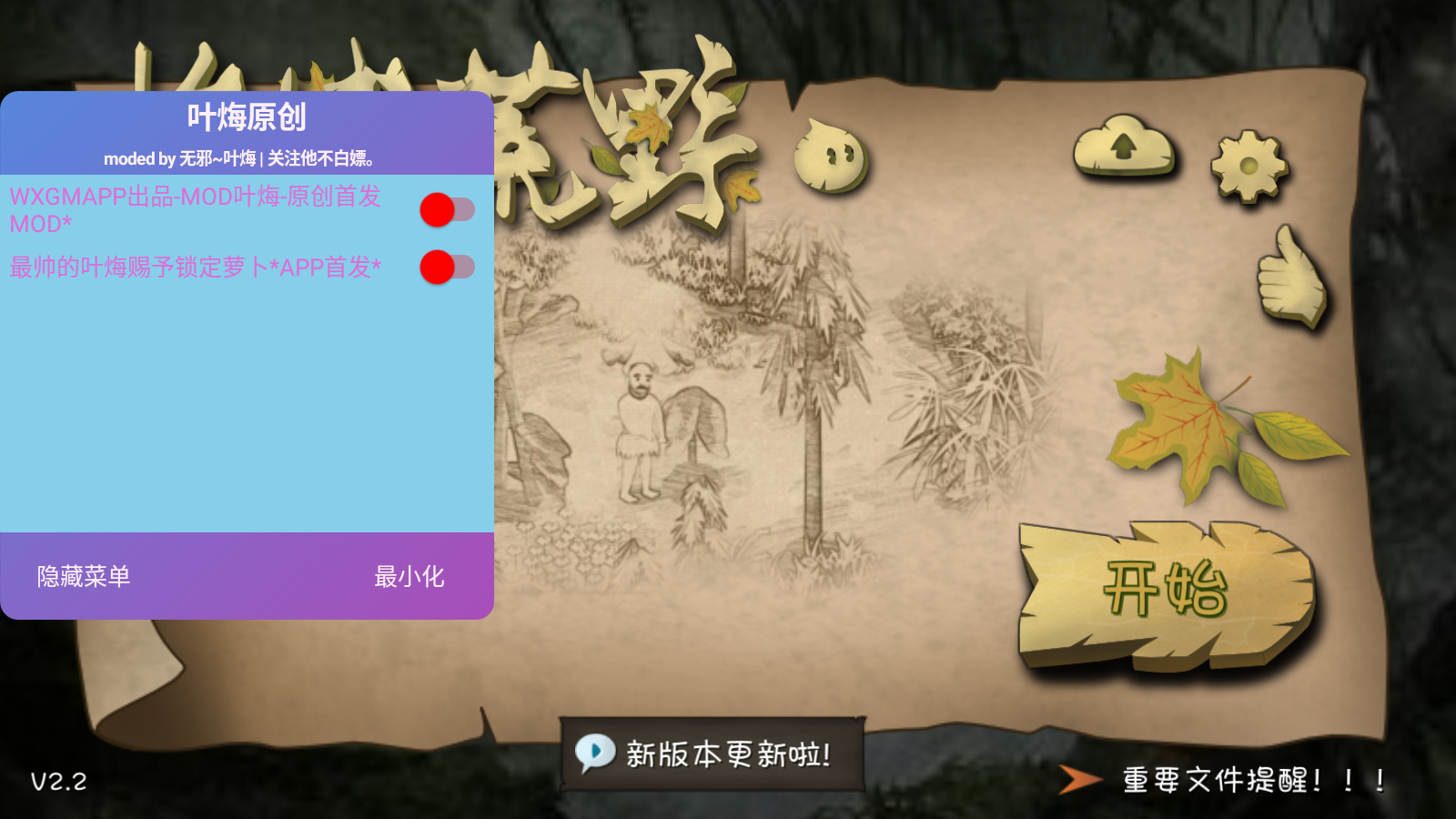Open the 新版本更新啦 update notice
Viewport: 1456px width, 819px height.
712,753
